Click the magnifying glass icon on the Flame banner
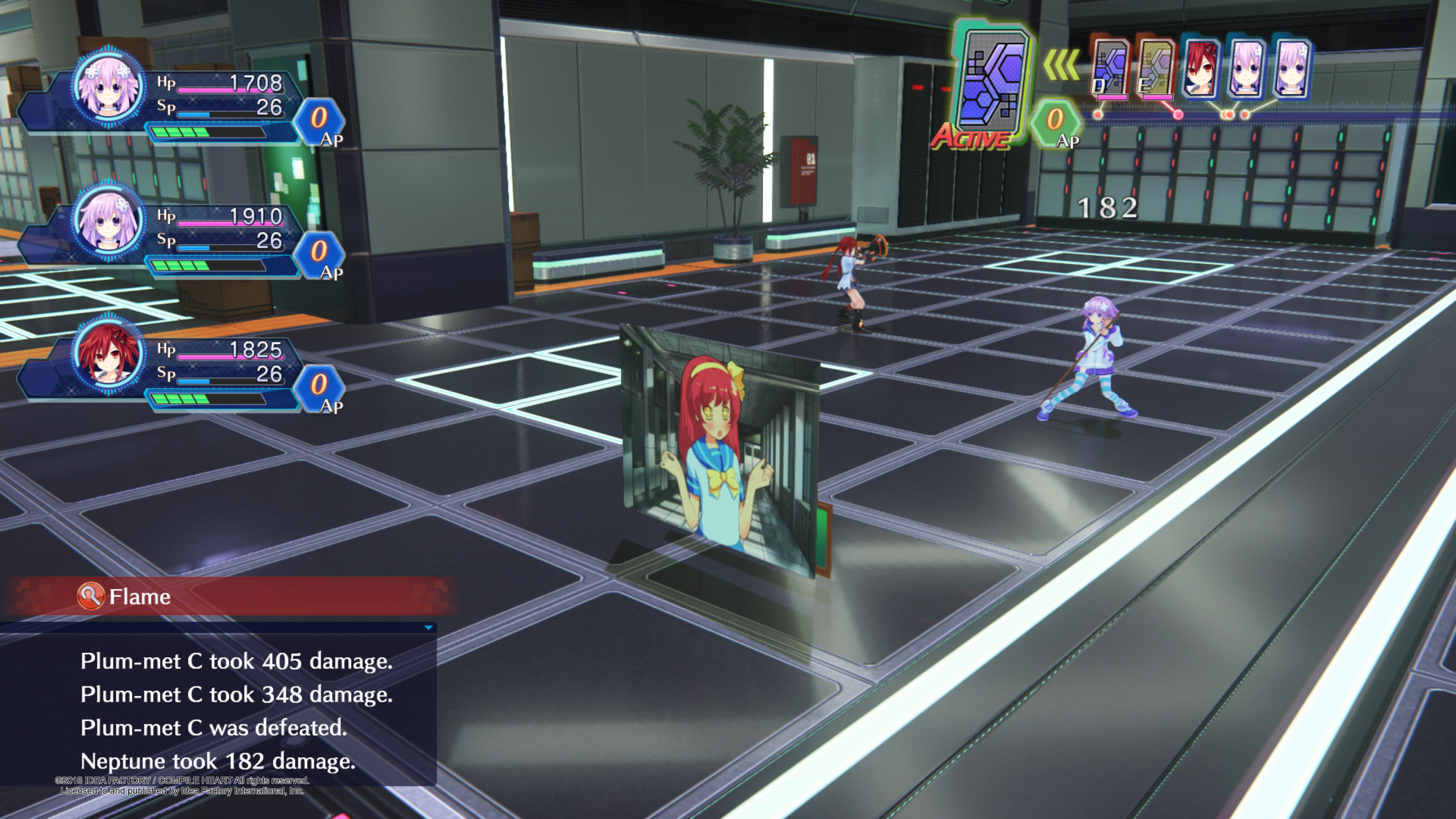The image size is (1456, 819). pos(91,597)
